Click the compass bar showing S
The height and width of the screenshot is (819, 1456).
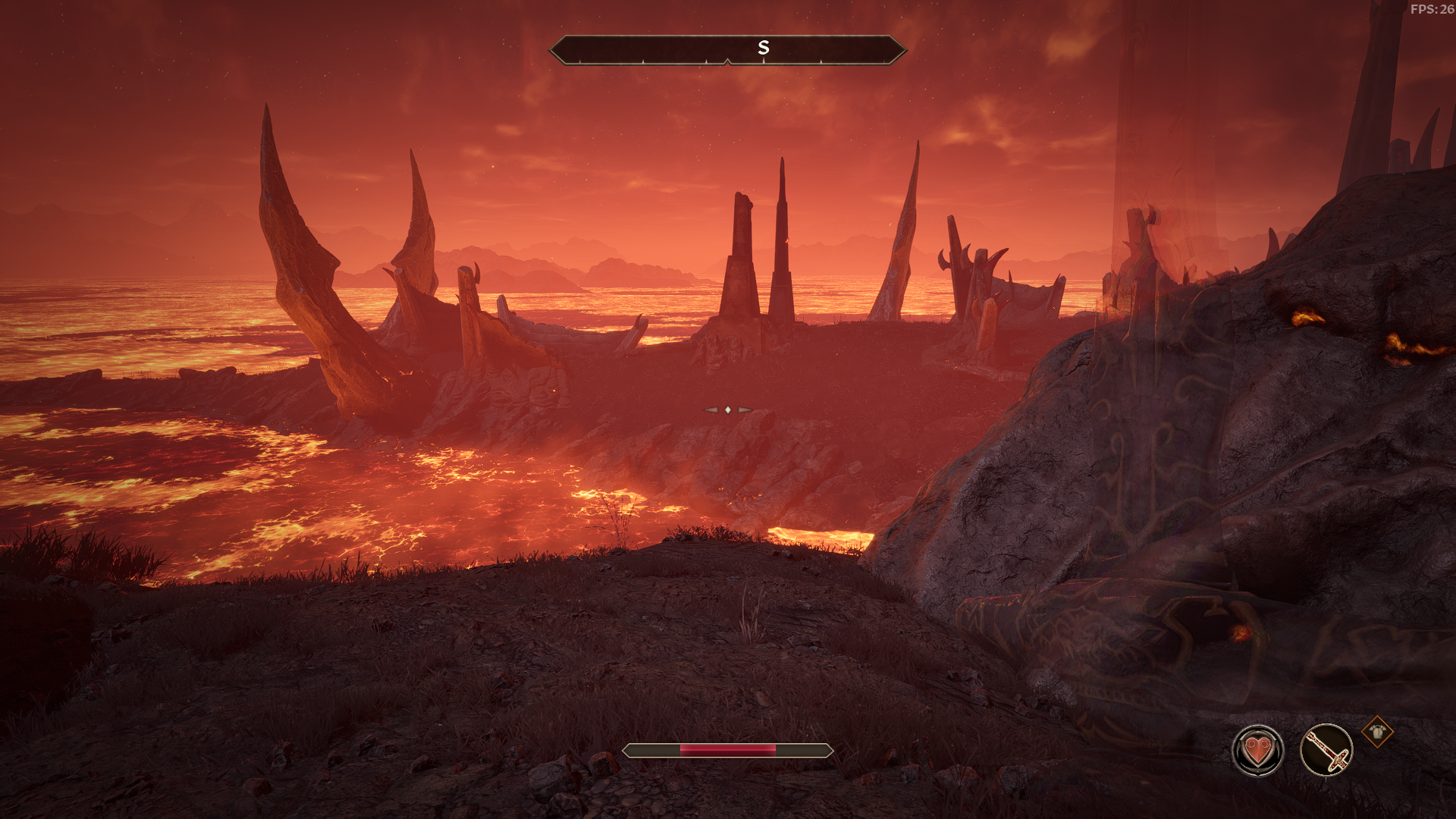coord(727,50)
